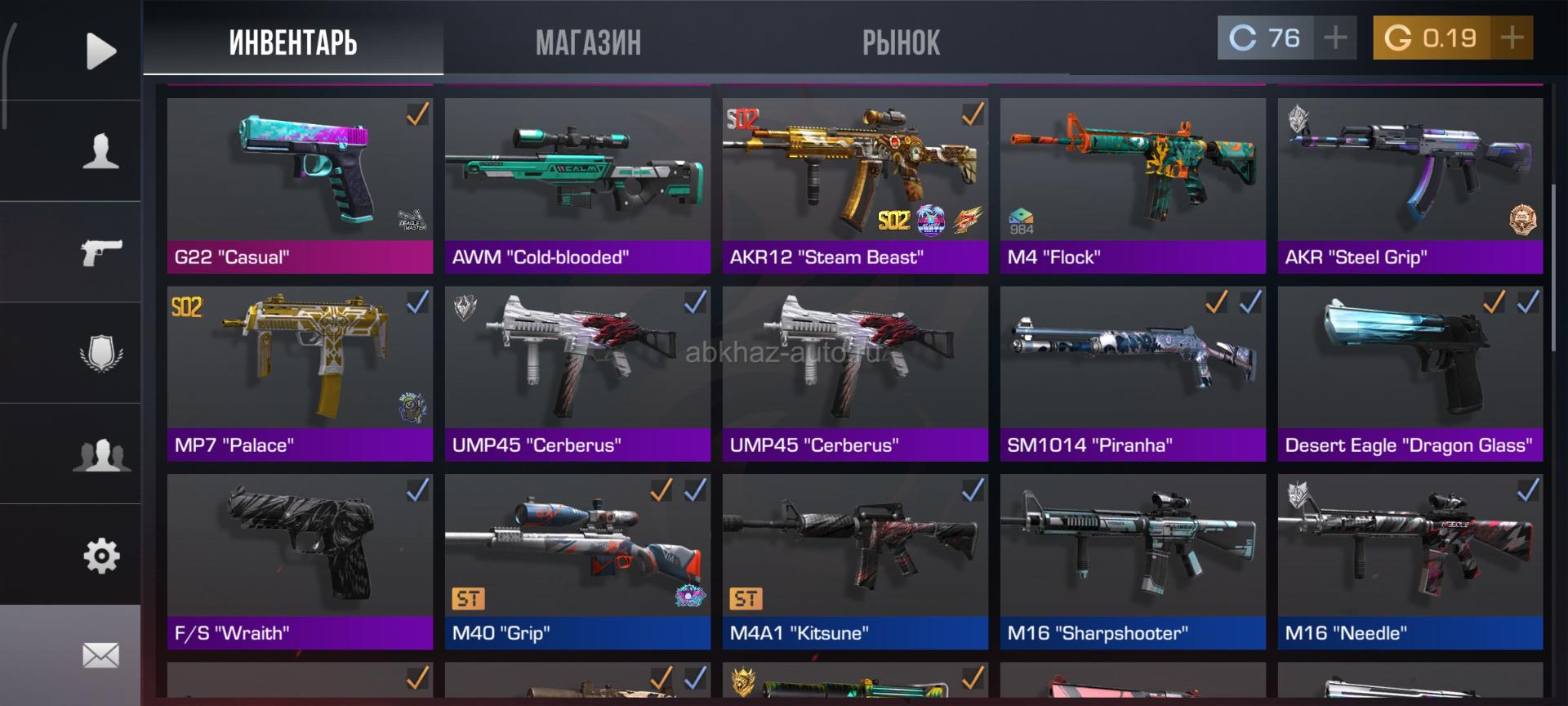Start a match with the play arrow
Viewport: 1568px width, 706px height.
click(x=100, y=51)
